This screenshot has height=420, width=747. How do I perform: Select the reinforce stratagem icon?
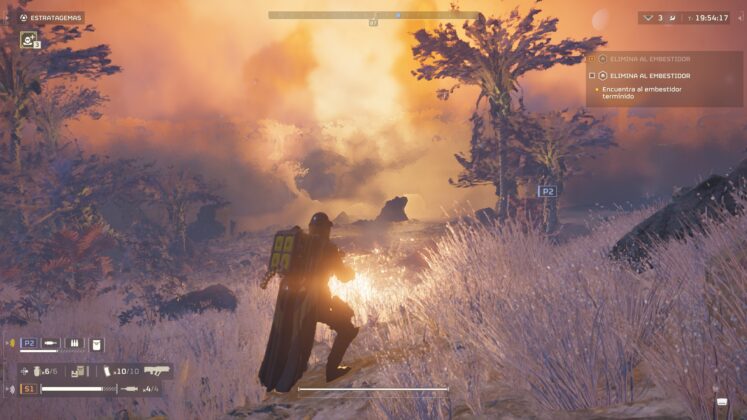[29, 40]
